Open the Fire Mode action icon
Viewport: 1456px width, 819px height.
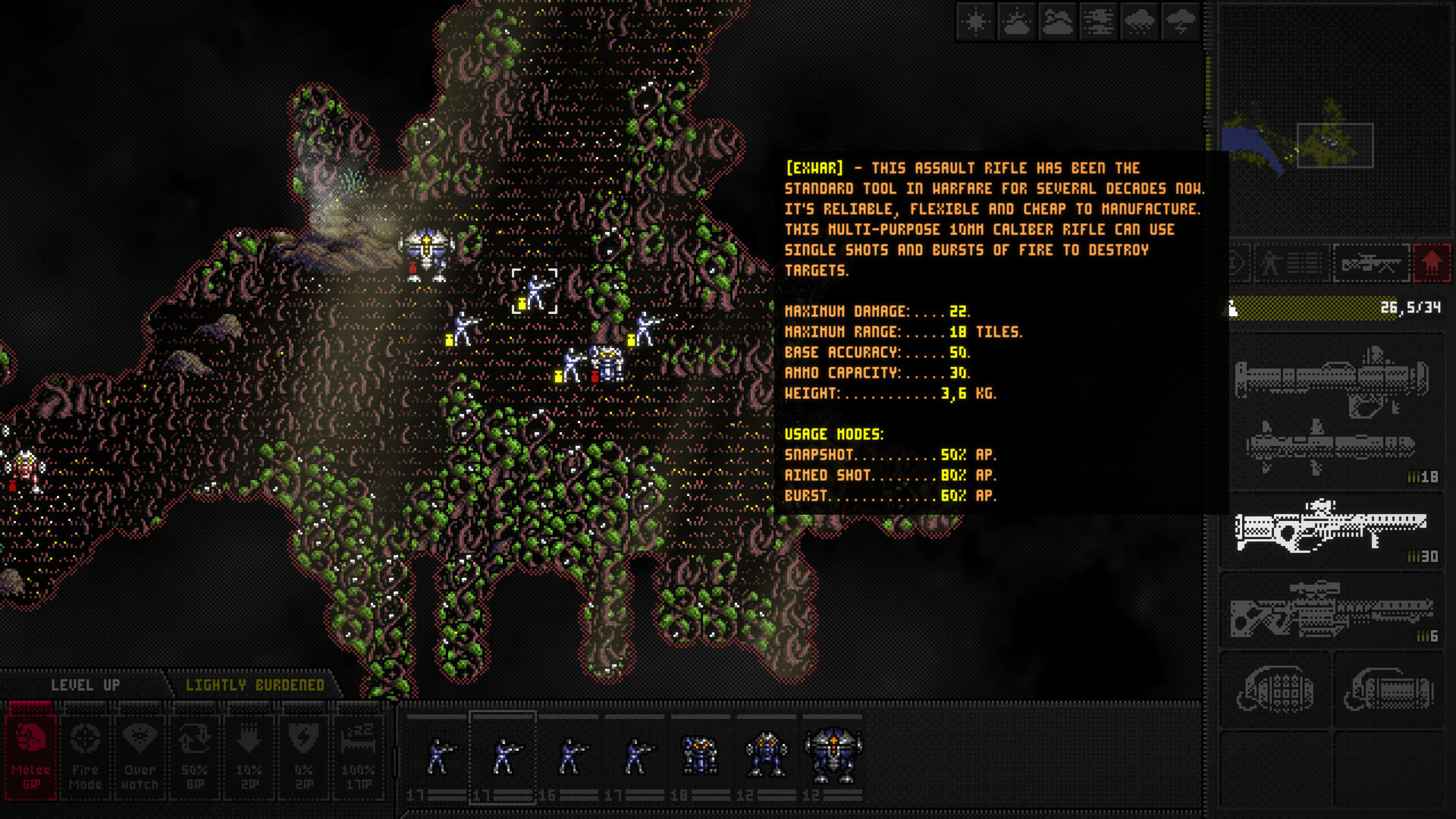tap(85, 755)
